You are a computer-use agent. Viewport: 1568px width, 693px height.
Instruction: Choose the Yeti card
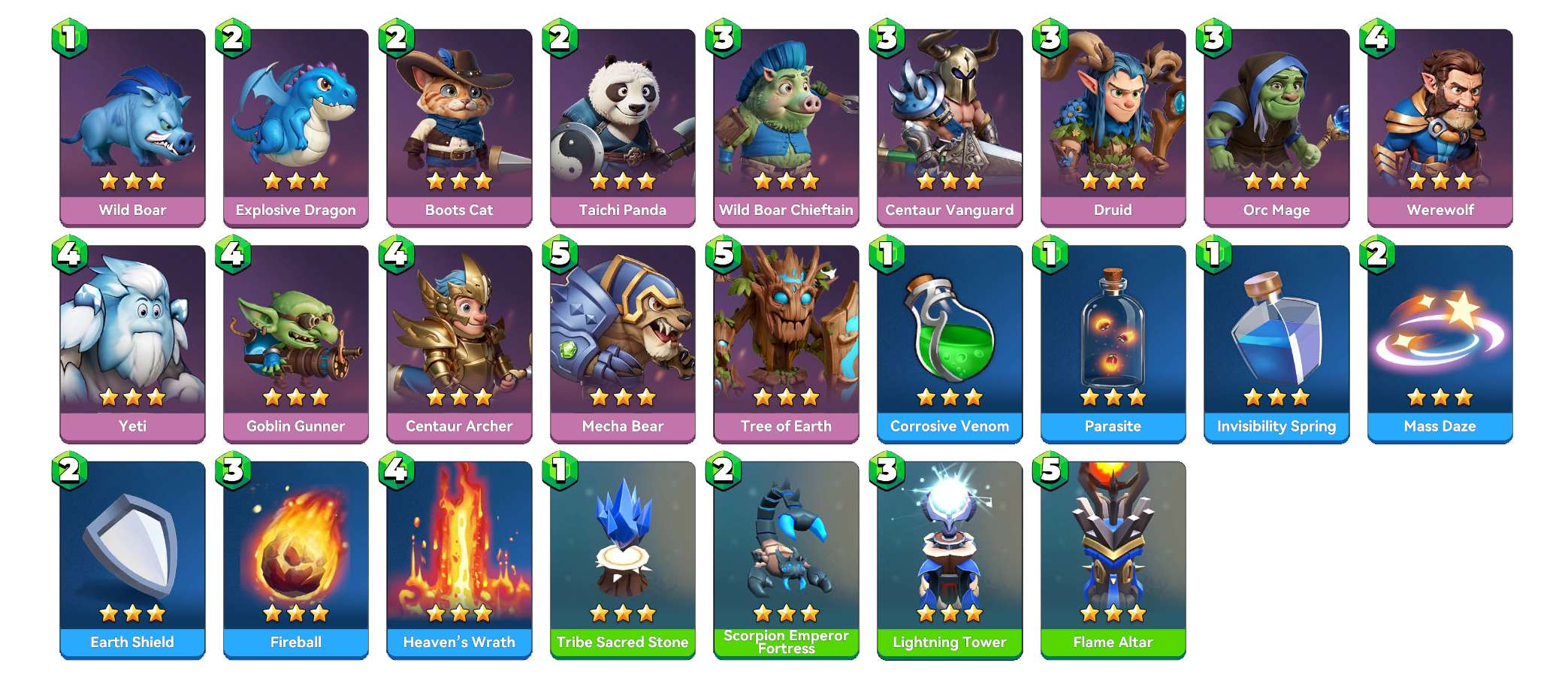(x=132, y=343)
